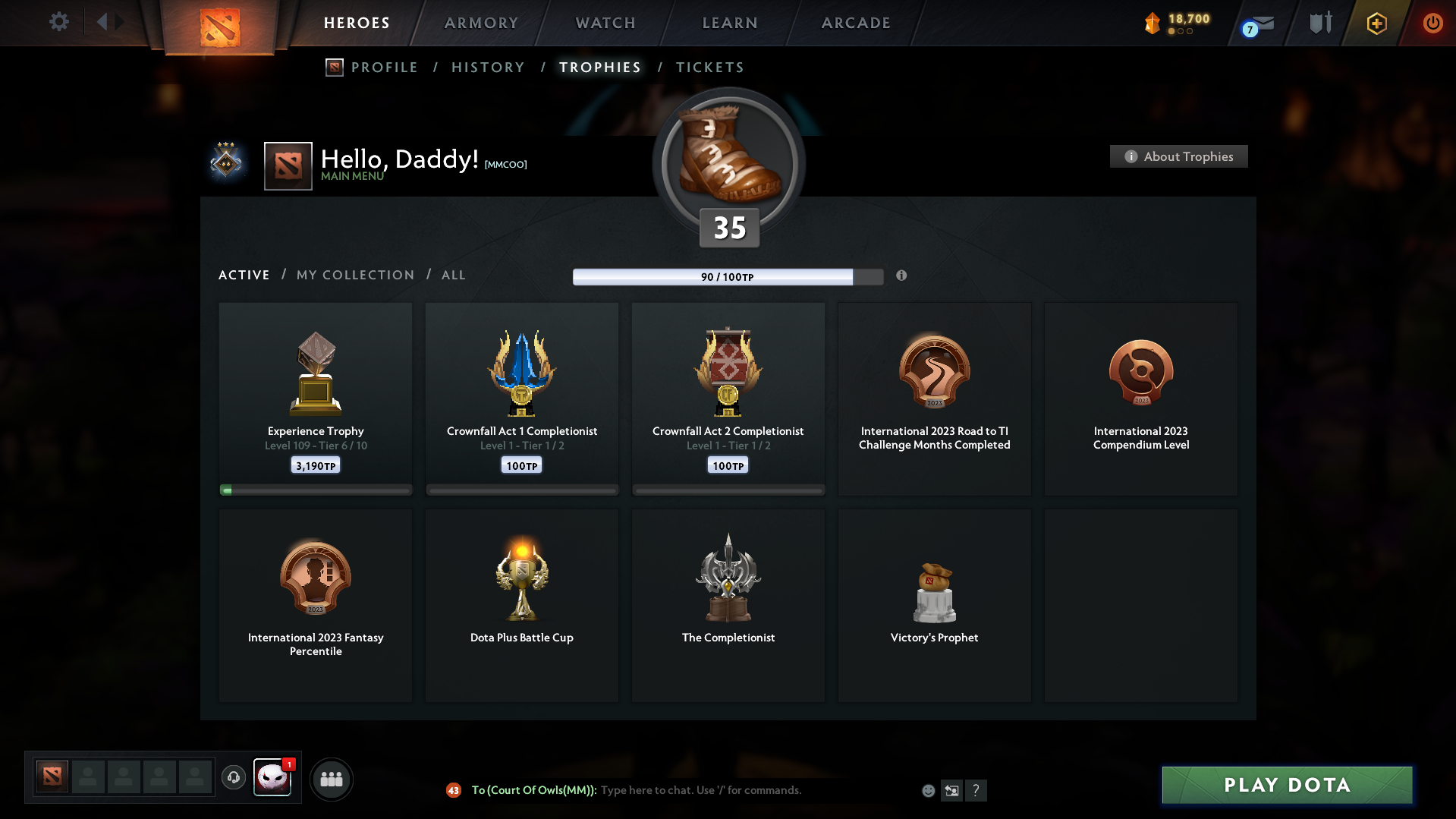Open the settings gear
The image size is (1456, 819).
(59, 22)
